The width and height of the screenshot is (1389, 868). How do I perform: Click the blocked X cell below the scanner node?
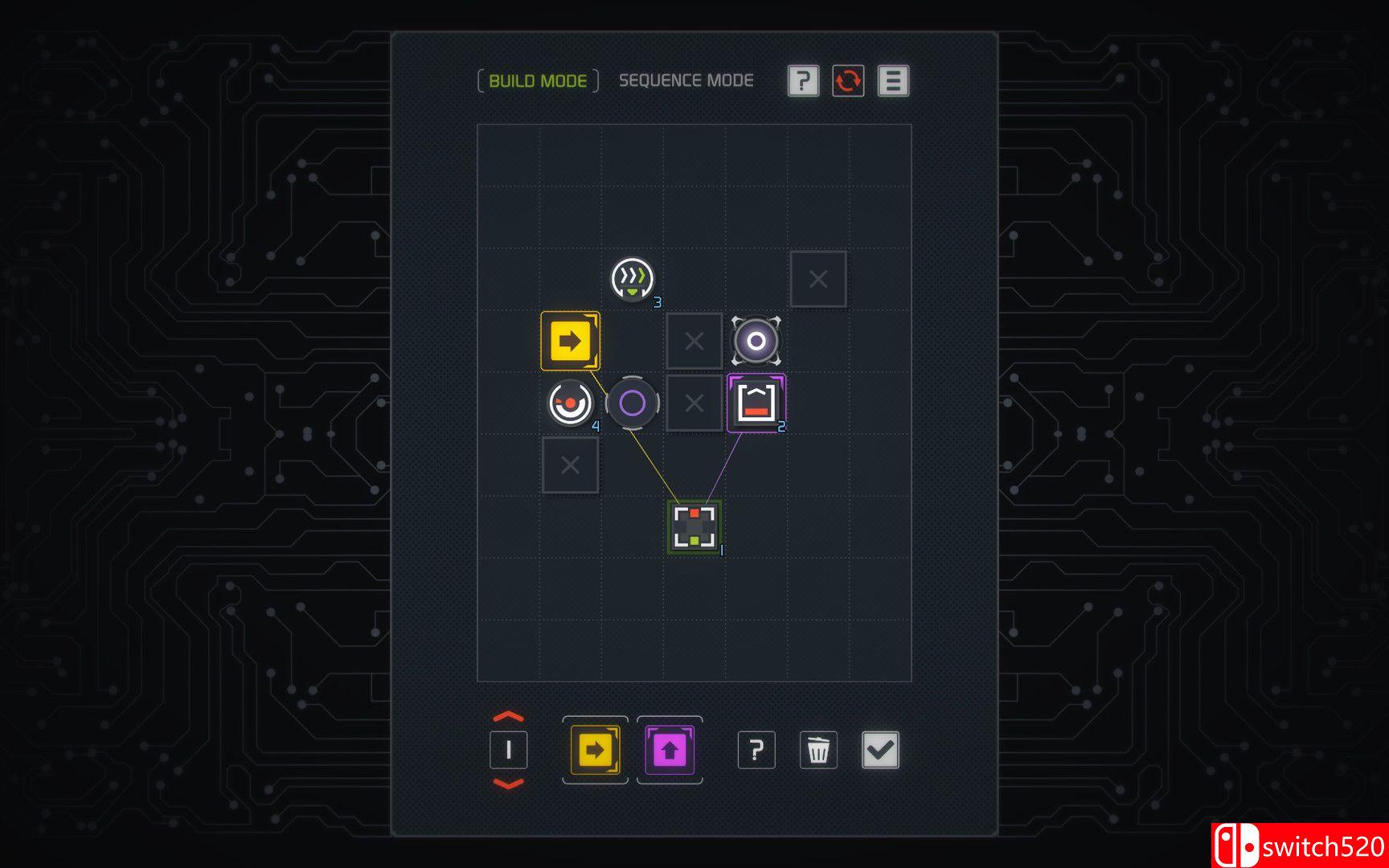571,465
